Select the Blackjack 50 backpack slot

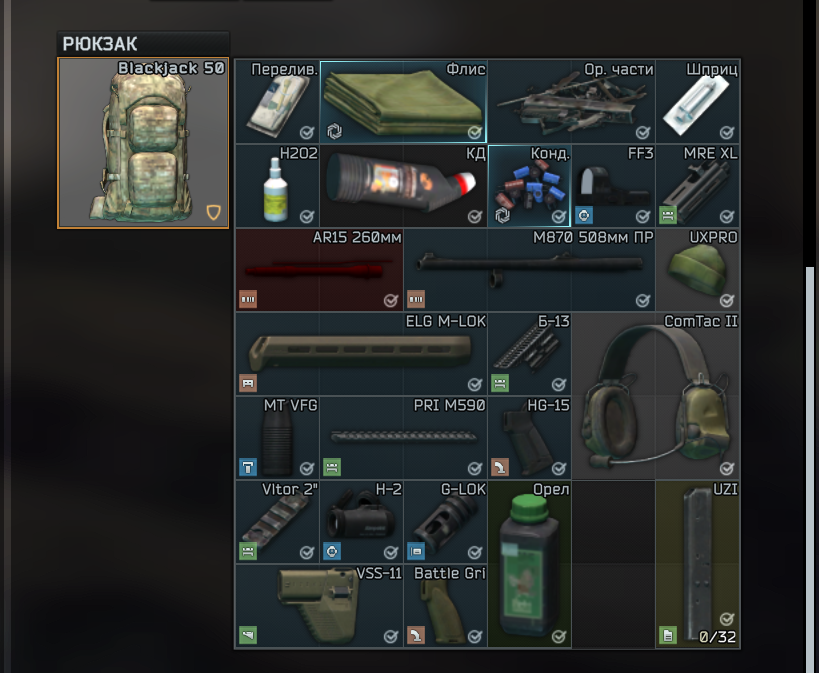coord(143,143)
